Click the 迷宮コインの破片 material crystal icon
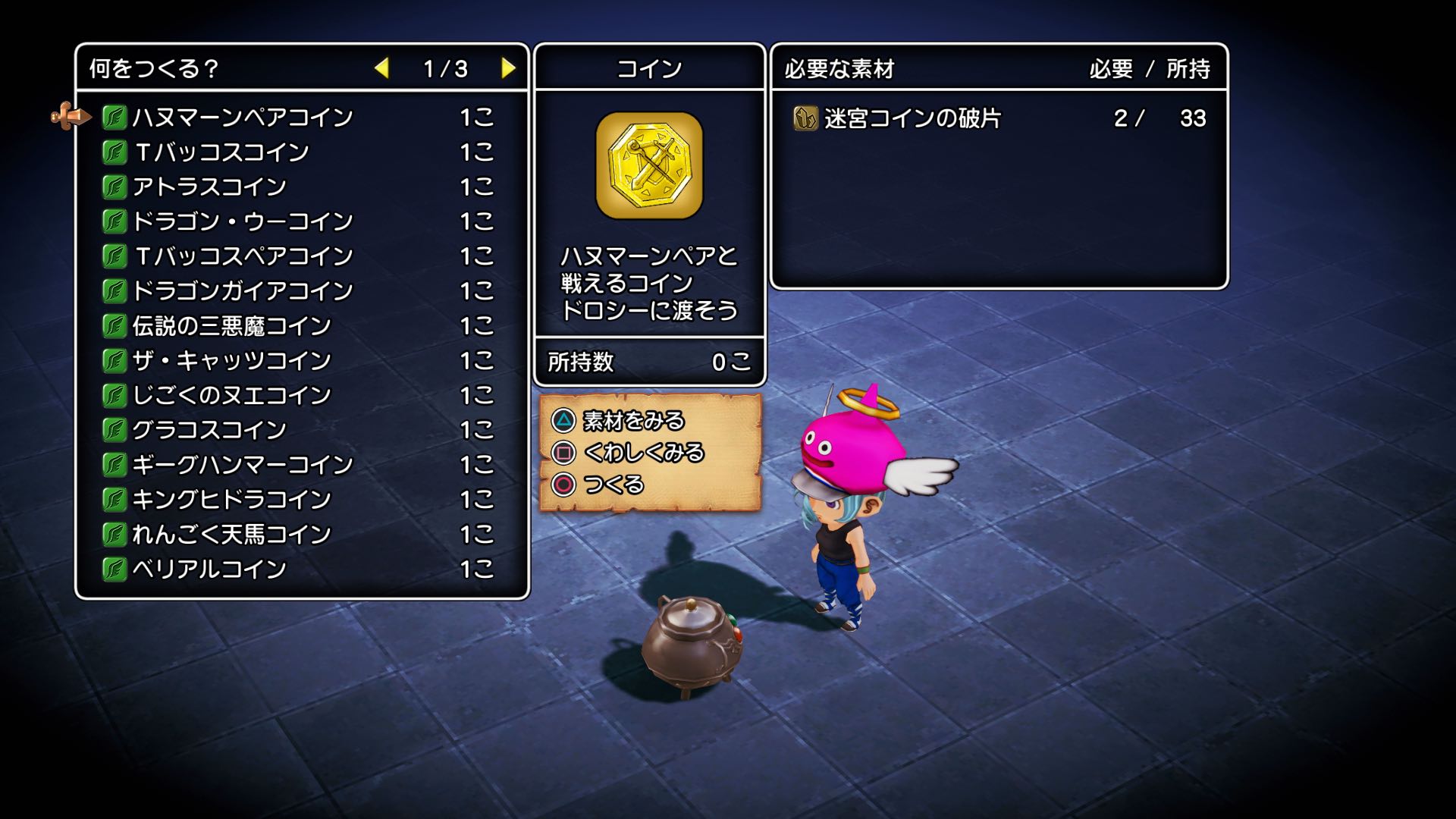1456x819 pixels. [805, 118]
